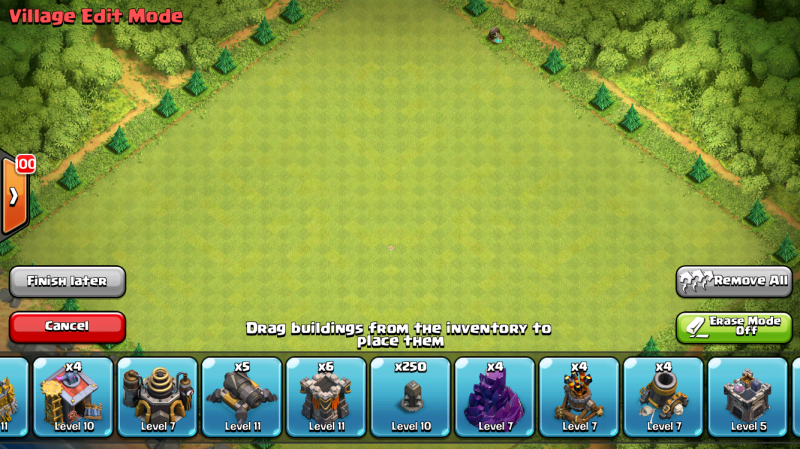Viewport: 800px width, 449px height.
Task: Cancel village editing
Action: pyautogui.click(x=67, y=326)
